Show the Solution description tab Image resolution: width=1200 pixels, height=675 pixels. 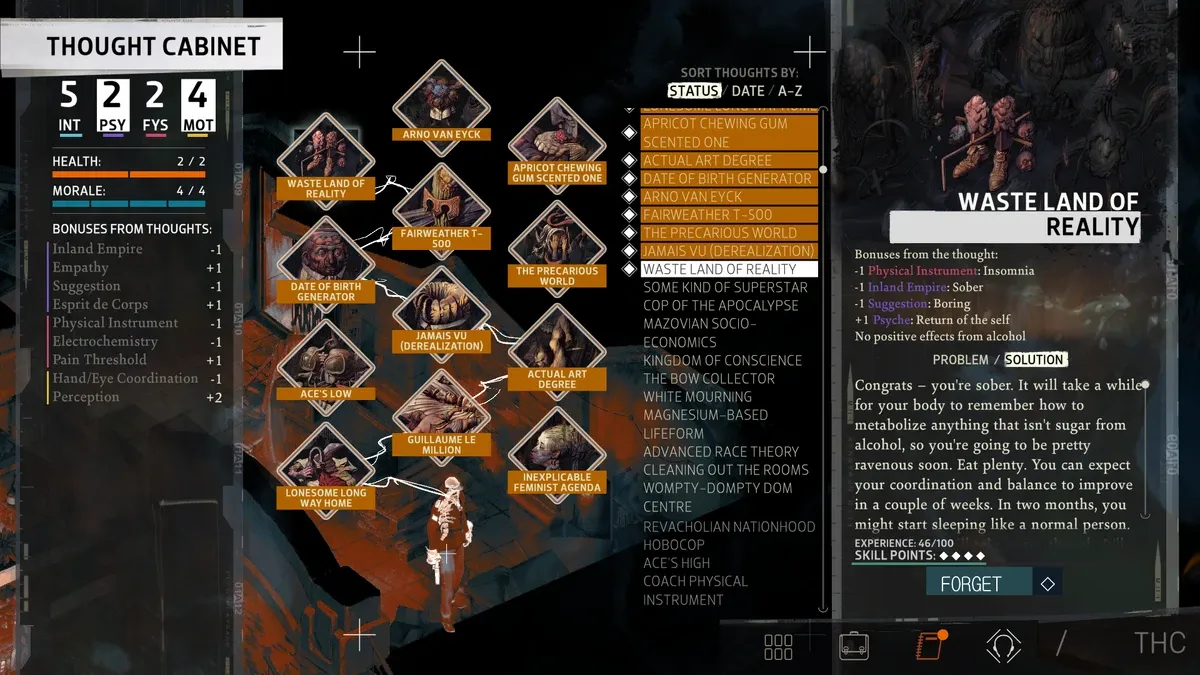(1034, 360)
